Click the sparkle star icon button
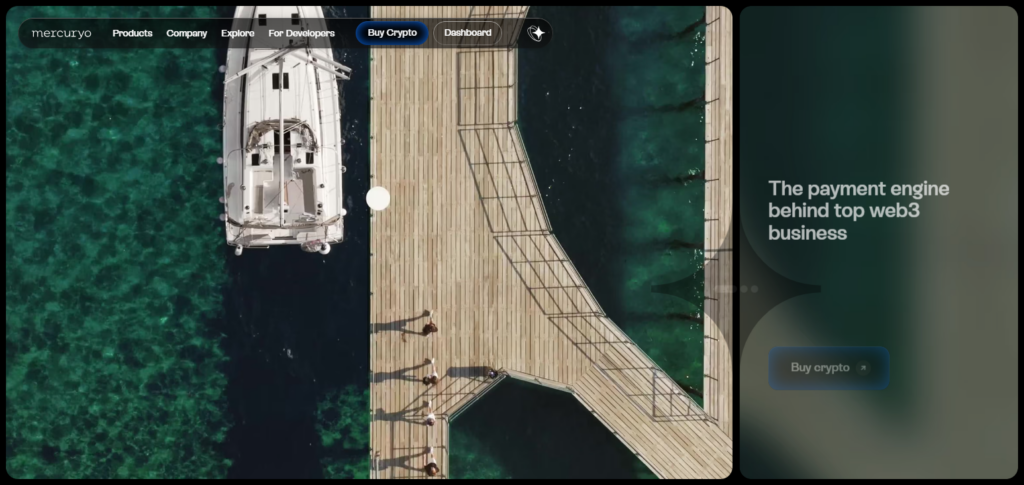 [537, 33]
